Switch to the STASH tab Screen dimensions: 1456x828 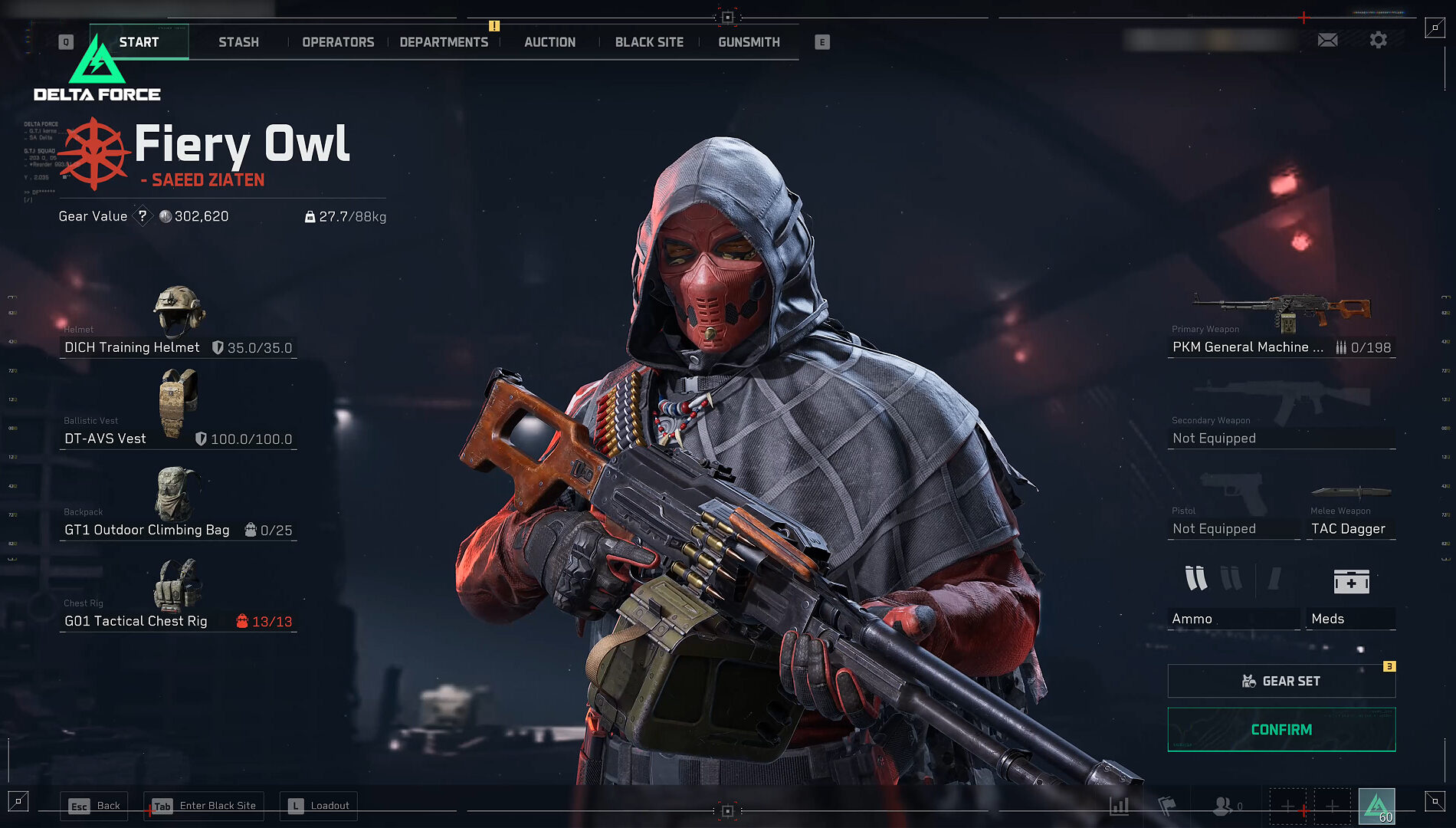[238, 42]
